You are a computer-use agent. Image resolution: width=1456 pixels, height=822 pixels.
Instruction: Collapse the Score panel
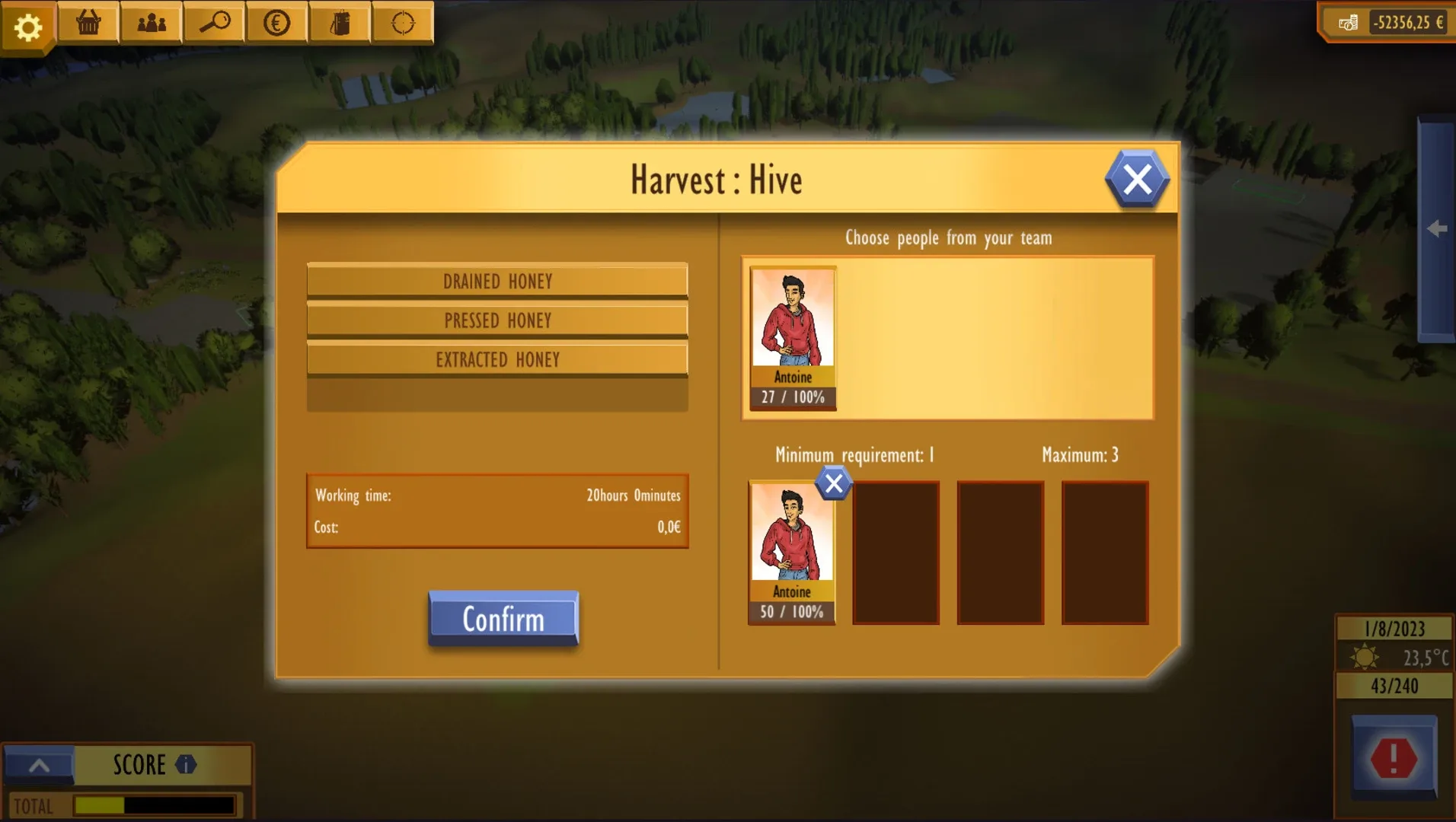pyautogui.click(x=40, y=765)
